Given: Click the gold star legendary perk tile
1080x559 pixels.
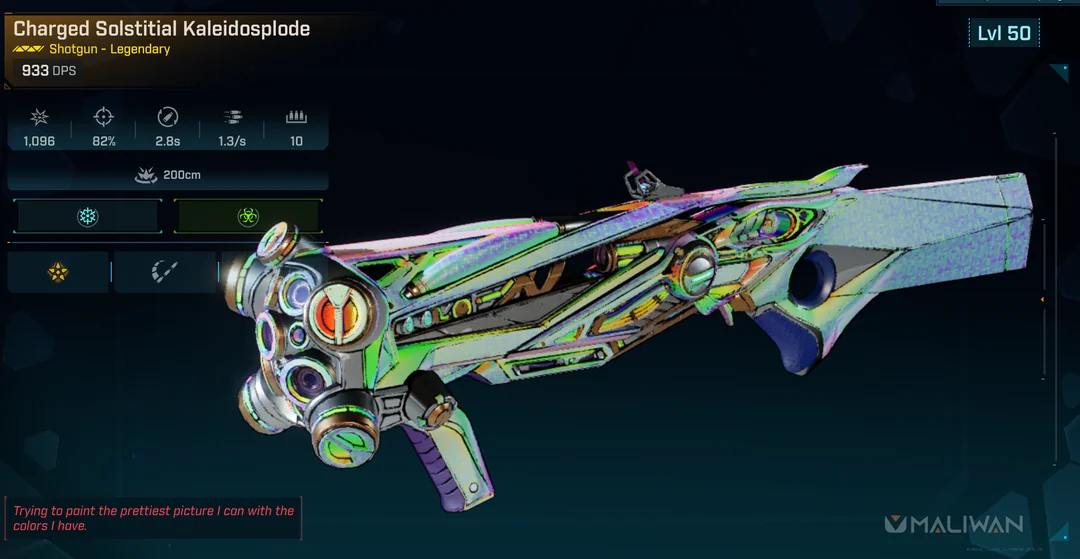Looking at the screenshot, I should click(x=58, y=271).
